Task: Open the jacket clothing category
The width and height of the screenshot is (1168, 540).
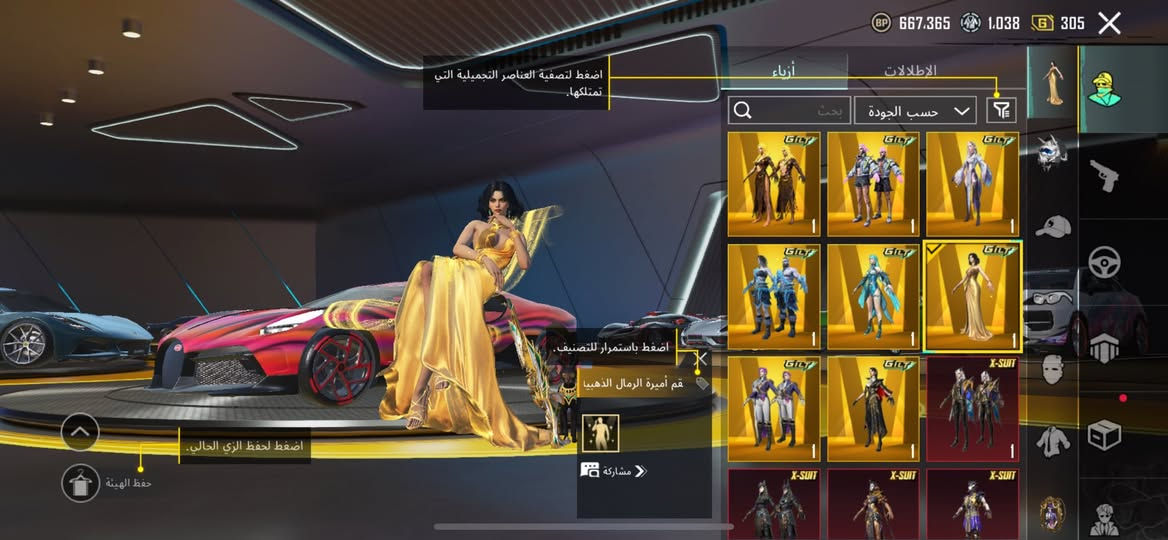Action: (1052, 440)
